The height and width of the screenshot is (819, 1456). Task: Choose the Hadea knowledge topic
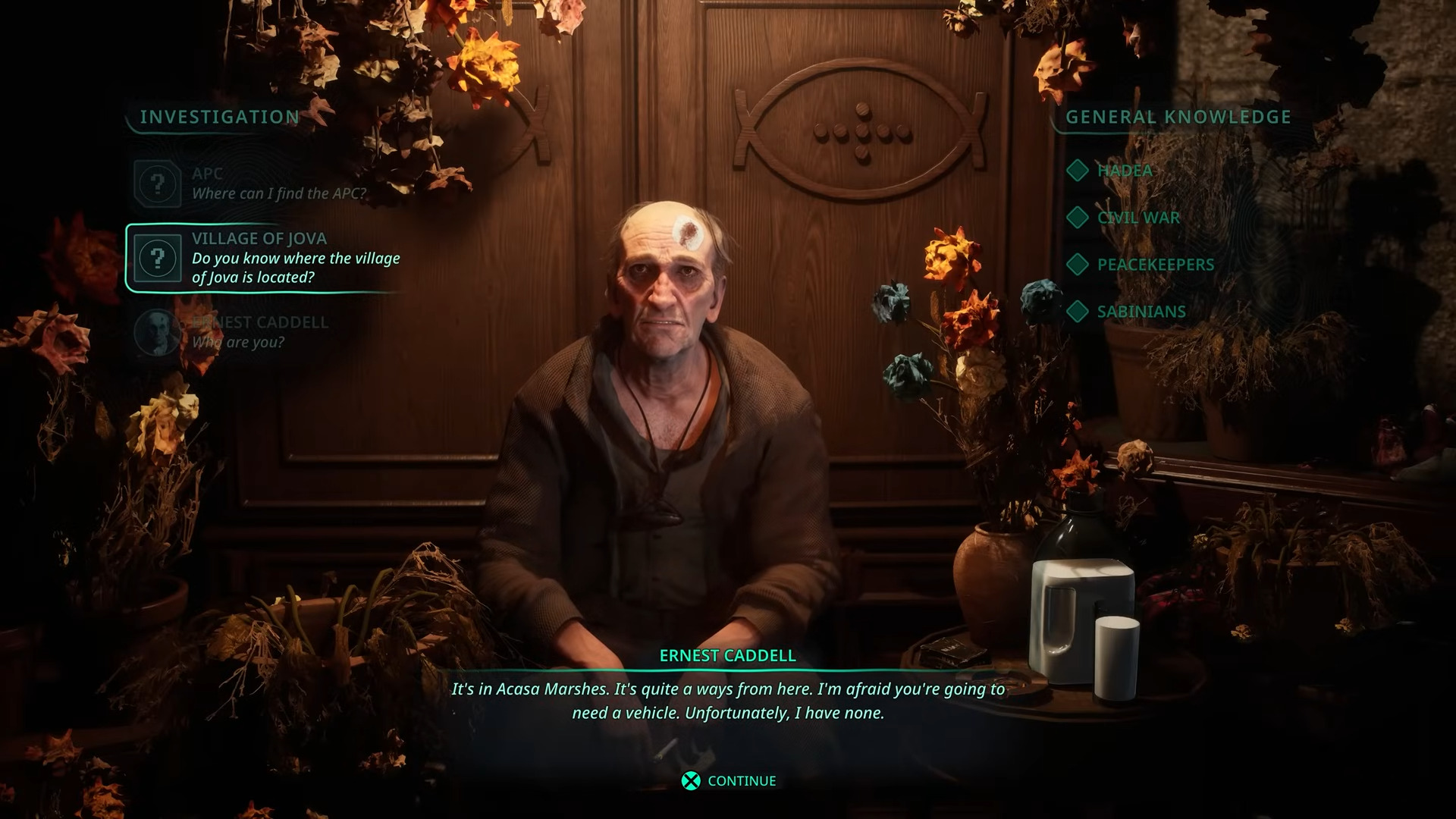1123,171
